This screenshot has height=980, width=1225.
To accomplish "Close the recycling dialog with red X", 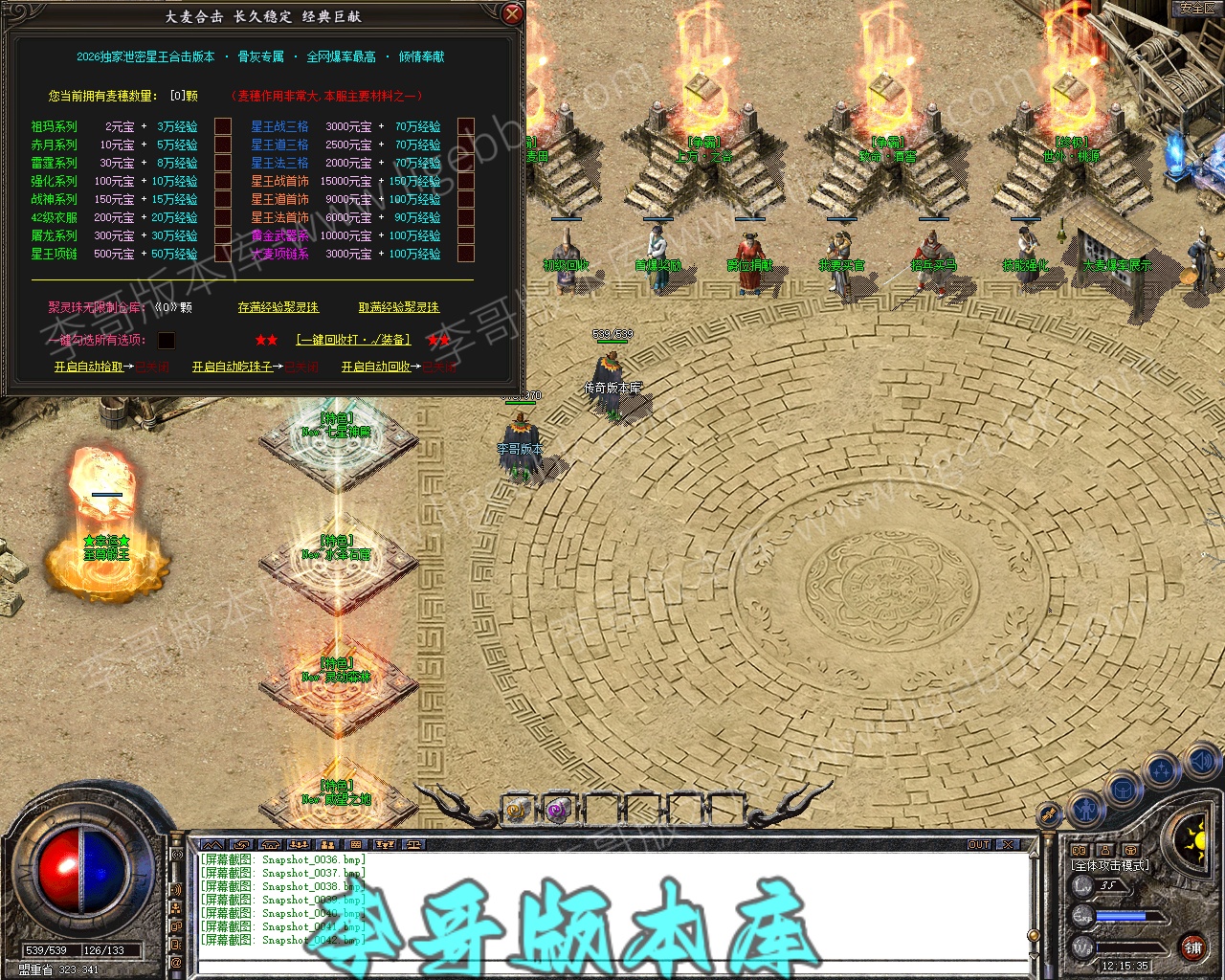I will point(513,13).
